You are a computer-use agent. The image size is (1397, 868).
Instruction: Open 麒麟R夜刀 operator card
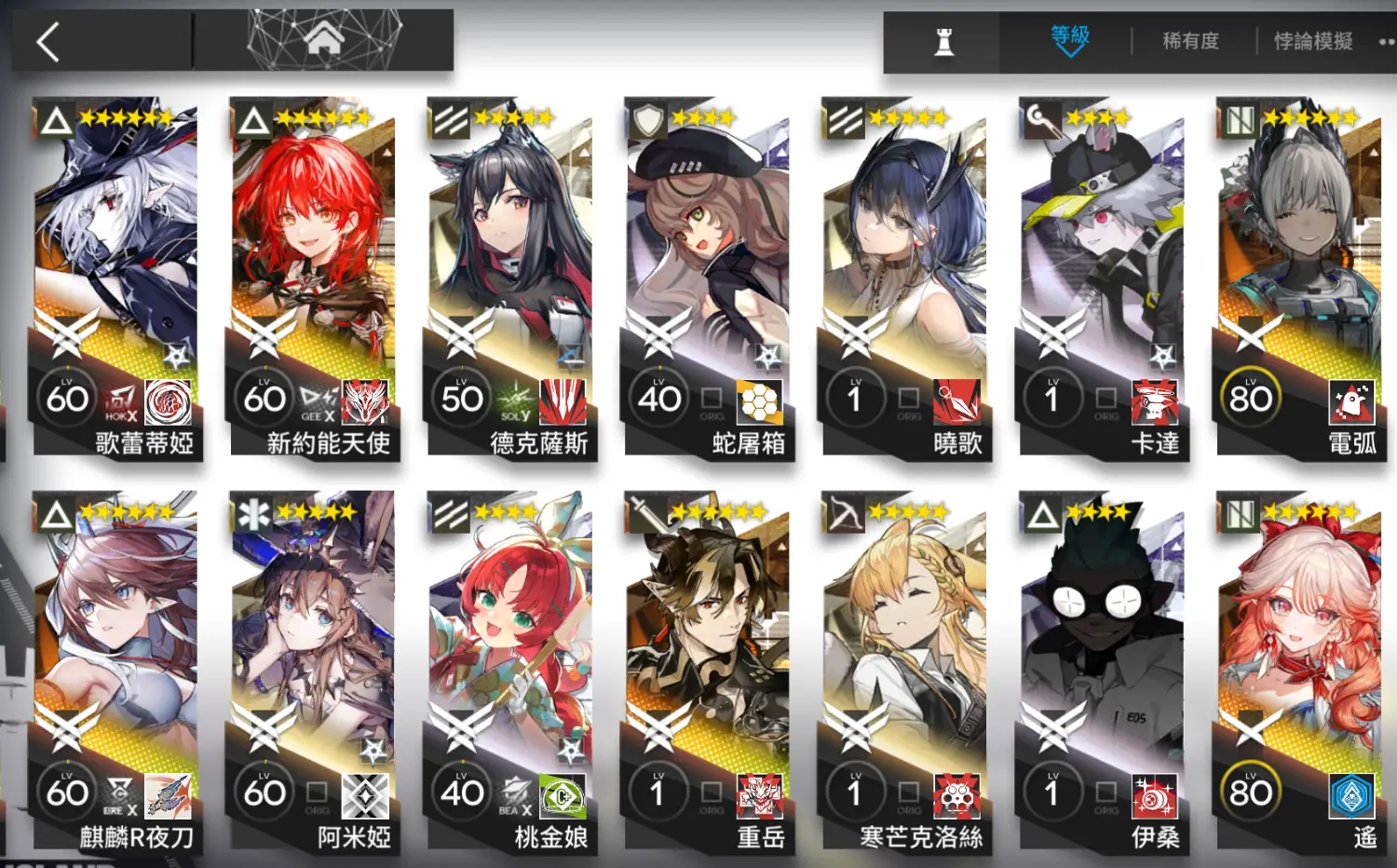[116, 672]
